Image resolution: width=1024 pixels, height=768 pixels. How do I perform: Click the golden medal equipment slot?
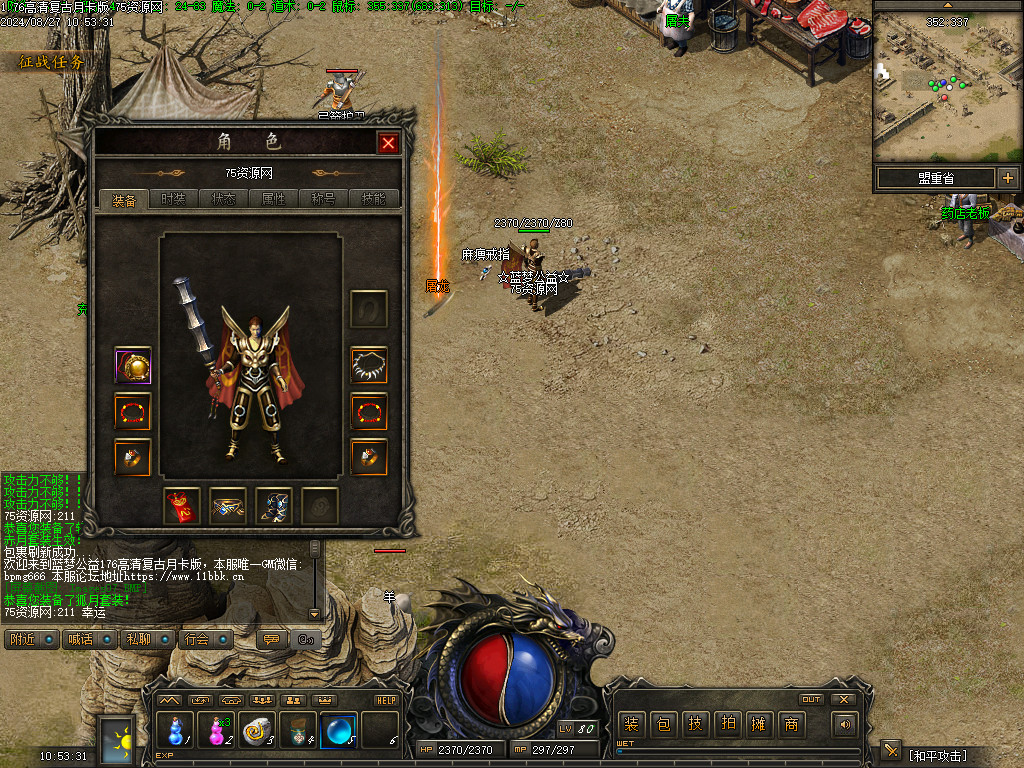[133, 366]
